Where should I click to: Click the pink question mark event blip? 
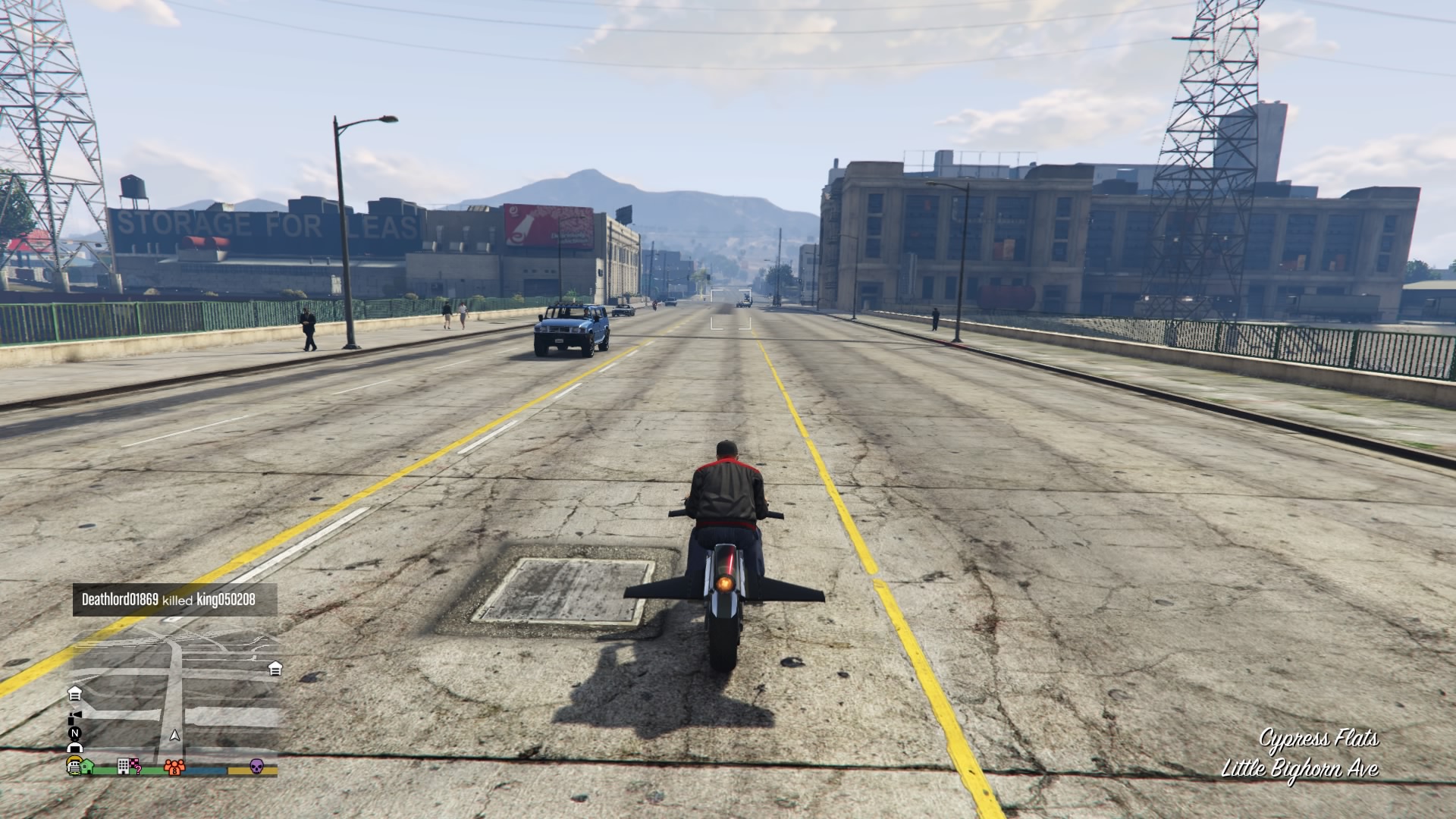[x=137, y=770]
